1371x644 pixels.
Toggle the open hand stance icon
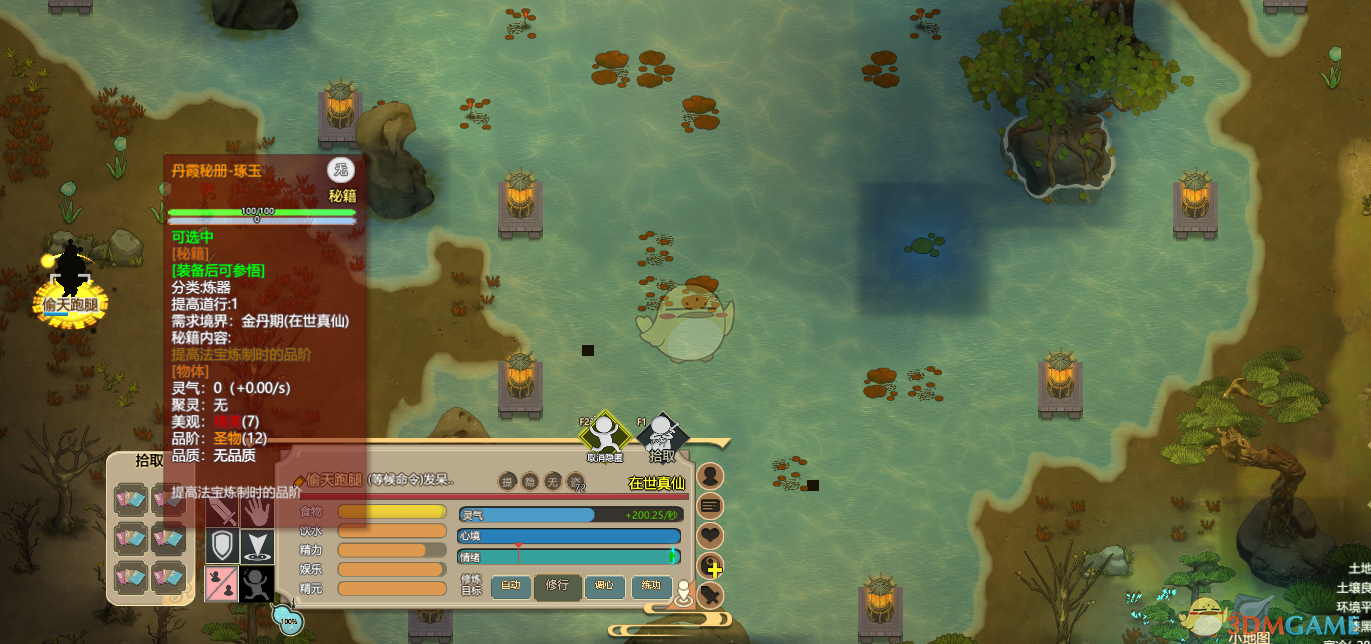[257, 513]
